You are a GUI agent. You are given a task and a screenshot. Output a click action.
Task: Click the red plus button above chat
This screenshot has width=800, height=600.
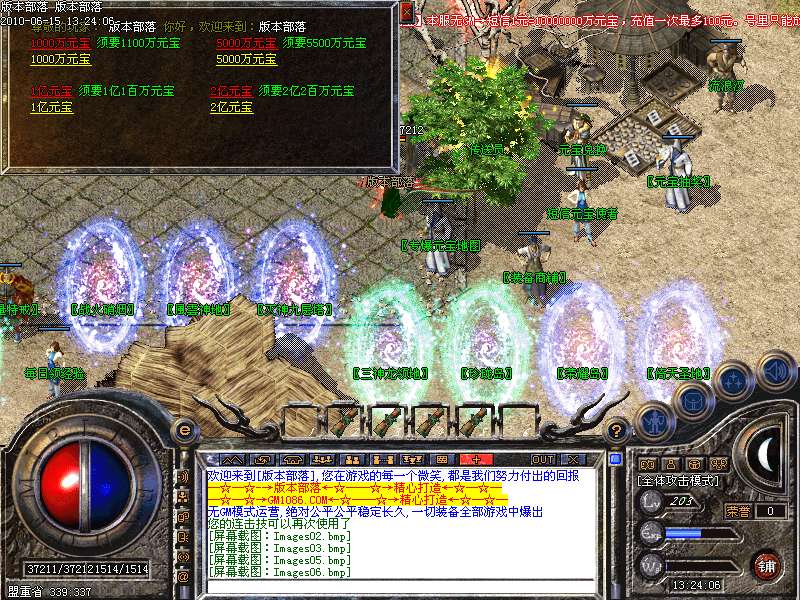click(476, 459)
